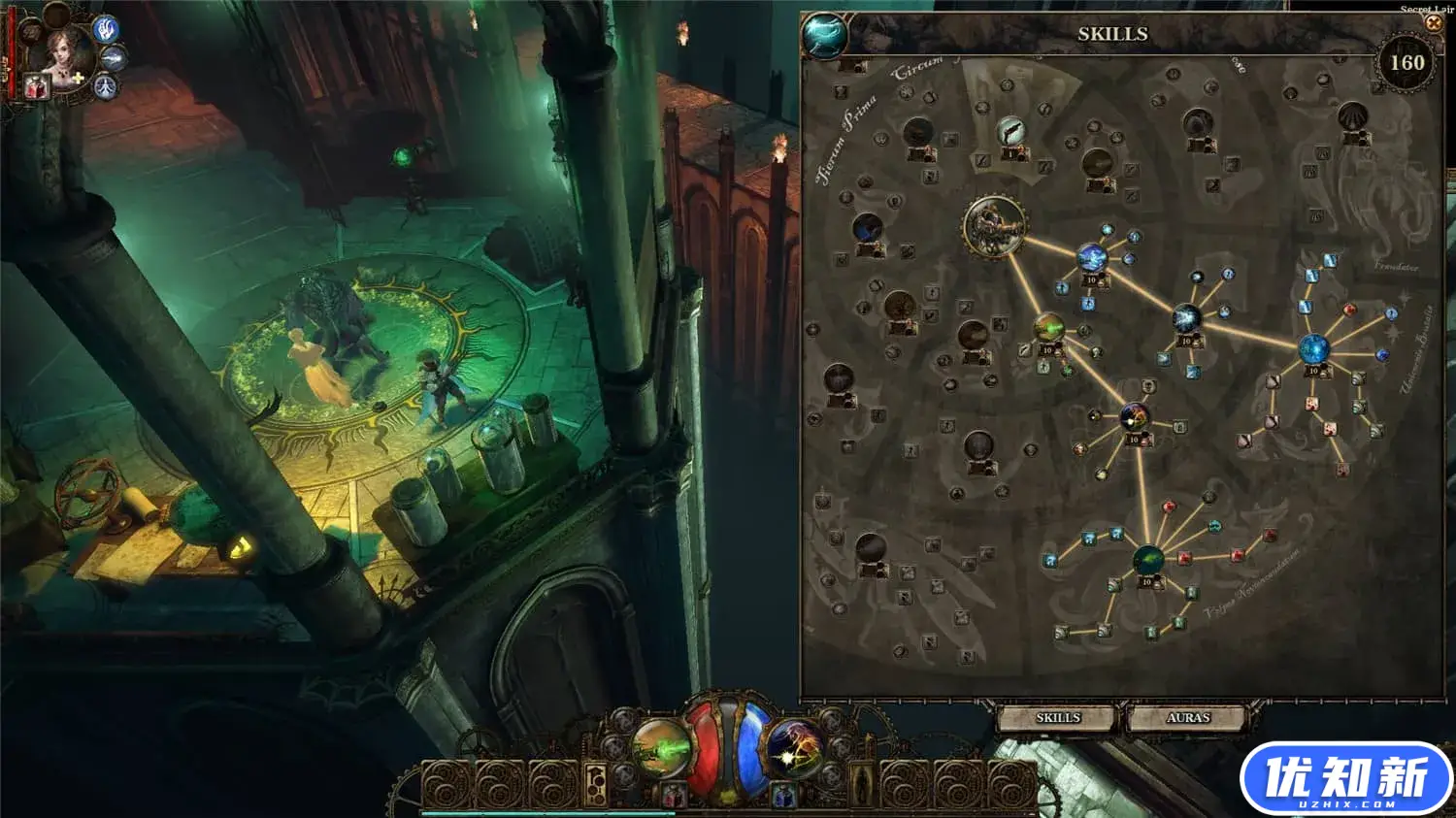This screenshot has height=818, width=1456.
Task: Close the Skills panel
Action: (1433, 23)
